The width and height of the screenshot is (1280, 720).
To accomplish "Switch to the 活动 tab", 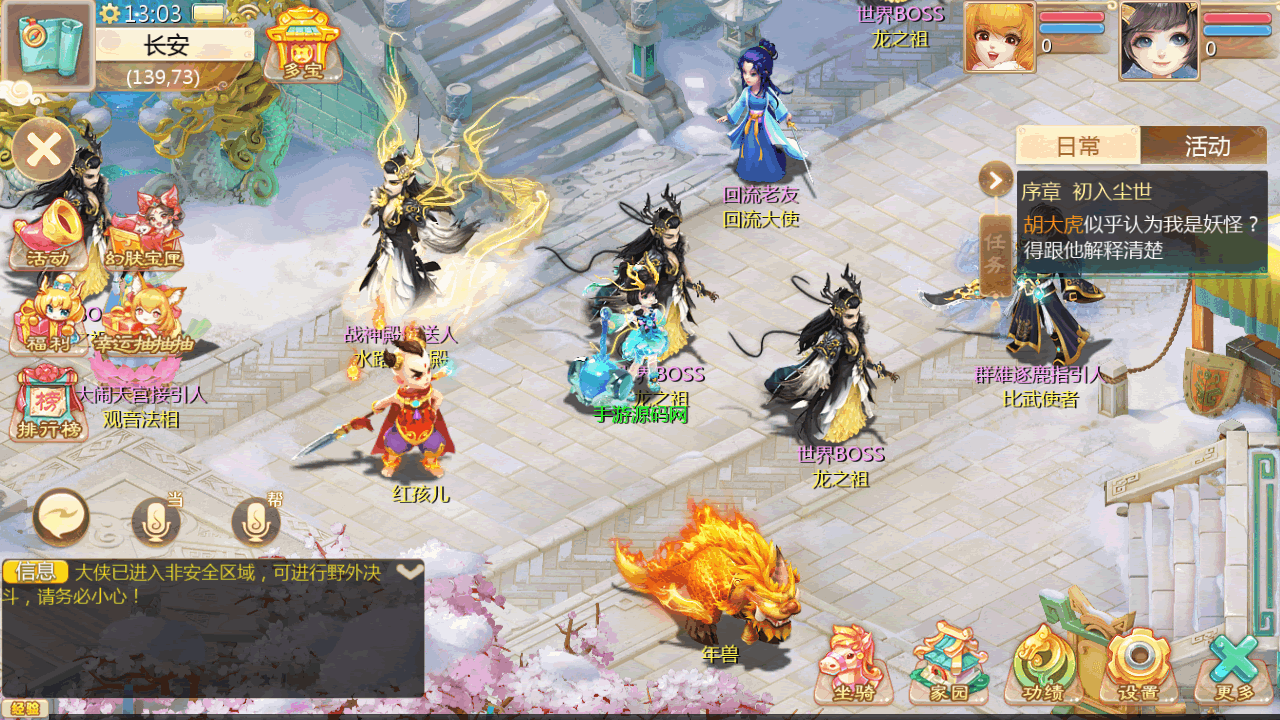I will coord(1207,146).
